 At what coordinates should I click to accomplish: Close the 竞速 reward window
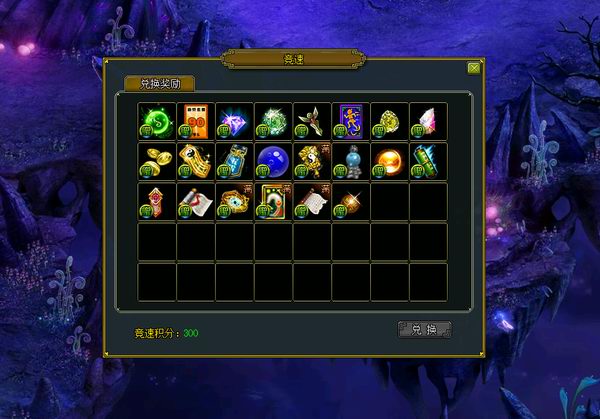pos(474,68)
